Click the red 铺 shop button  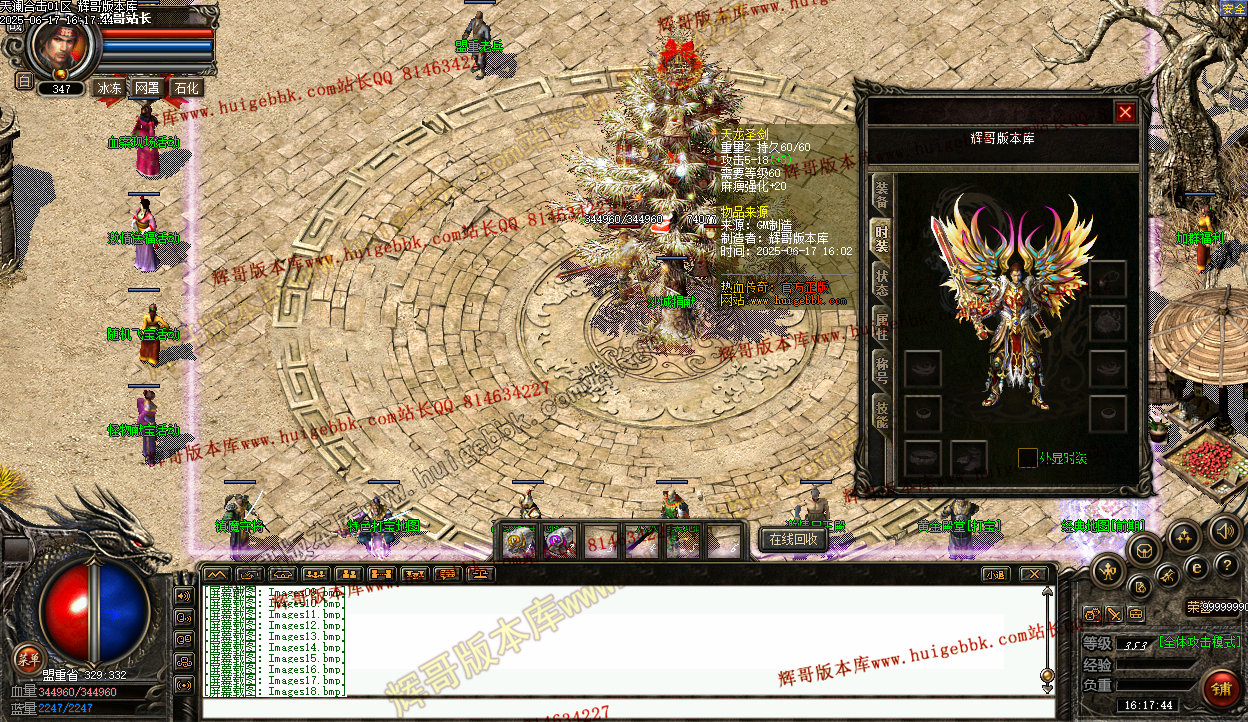point(1220,688)
